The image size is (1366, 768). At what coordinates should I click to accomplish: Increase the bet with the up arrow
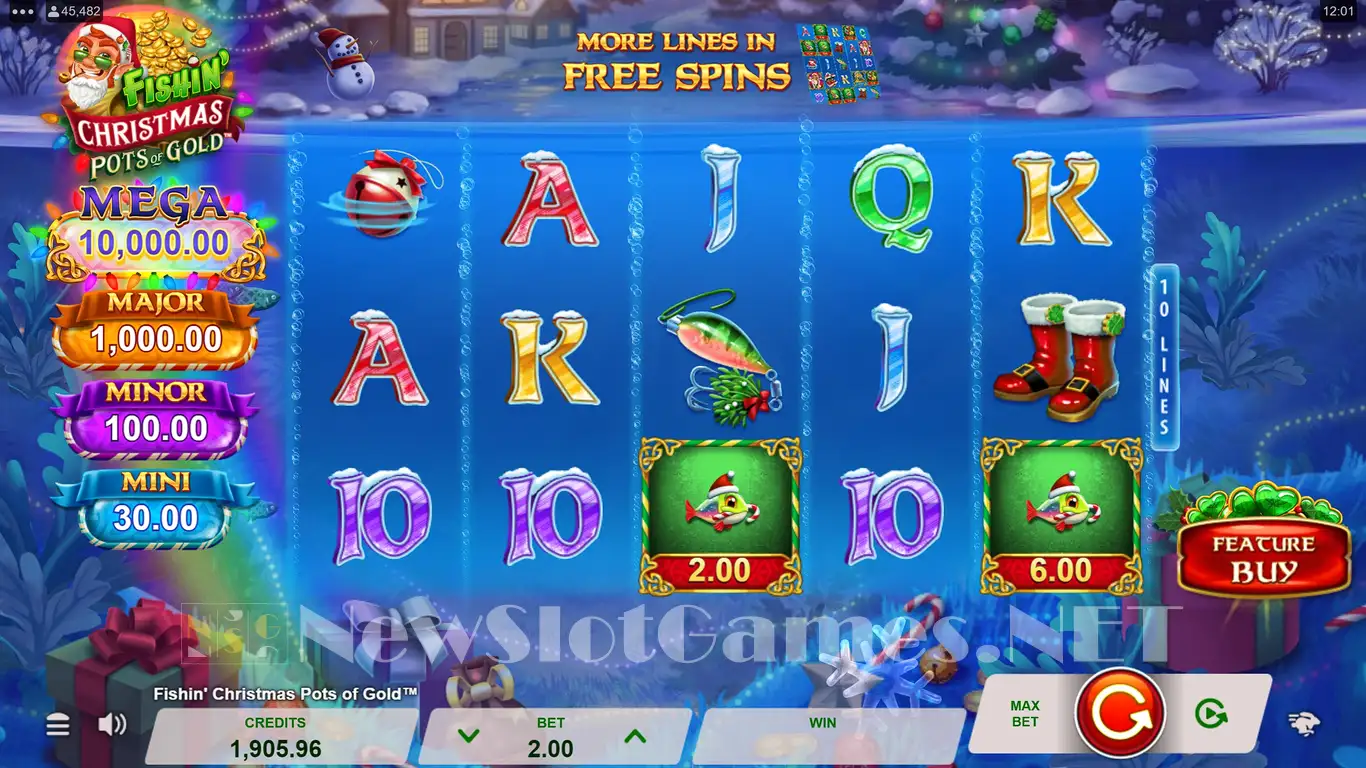click(x=634, y=737)
